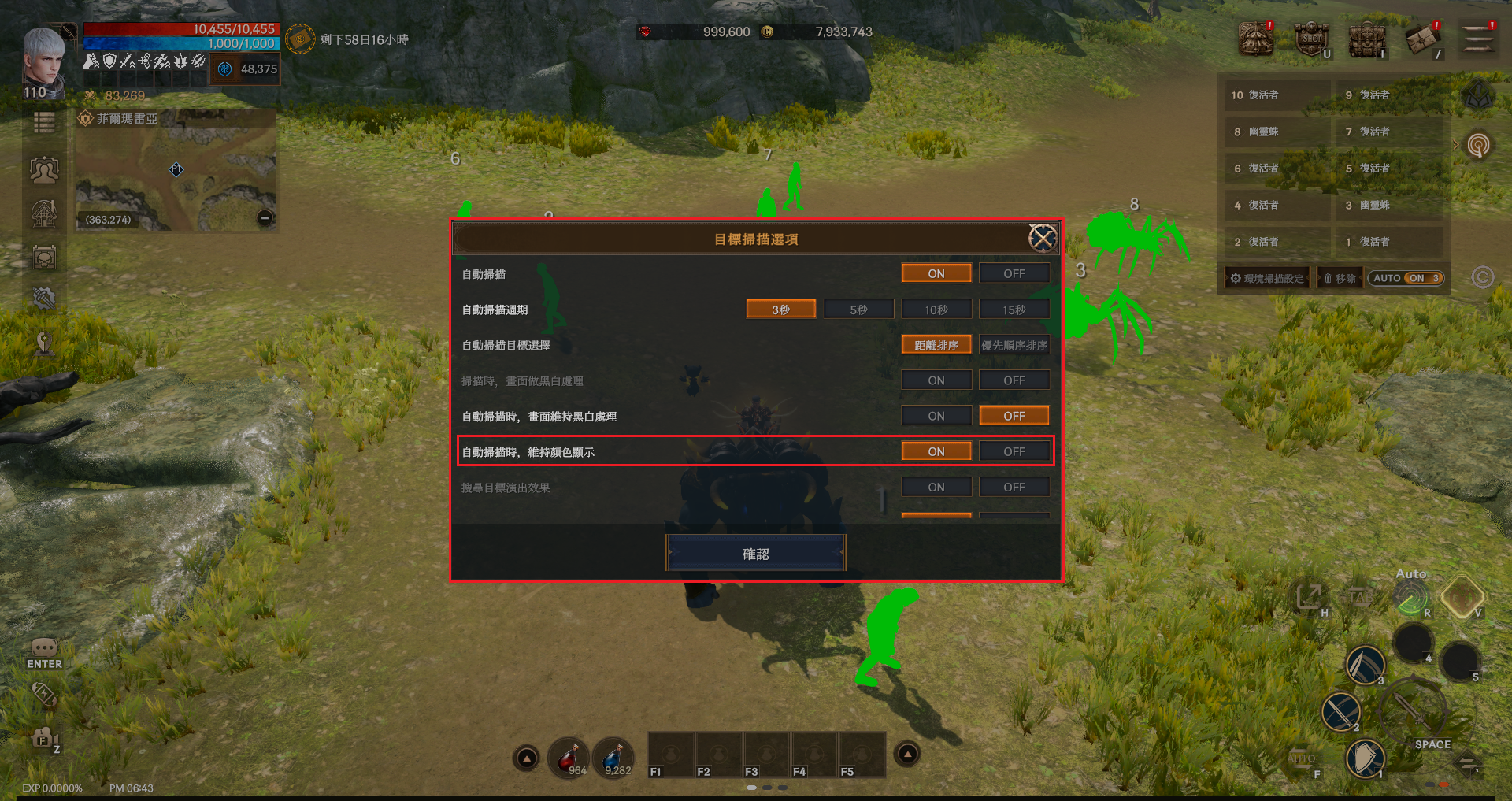Confirm settings with the 確認 button
The height and width of the screenshot is (801, 1512).
755,554
